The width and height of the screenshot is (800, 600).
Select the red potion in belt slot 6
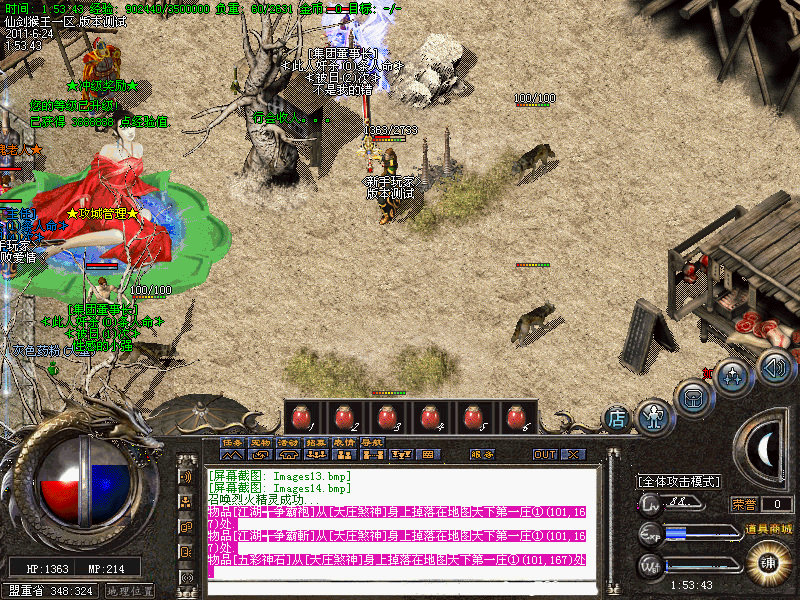(x=516, y=415)
